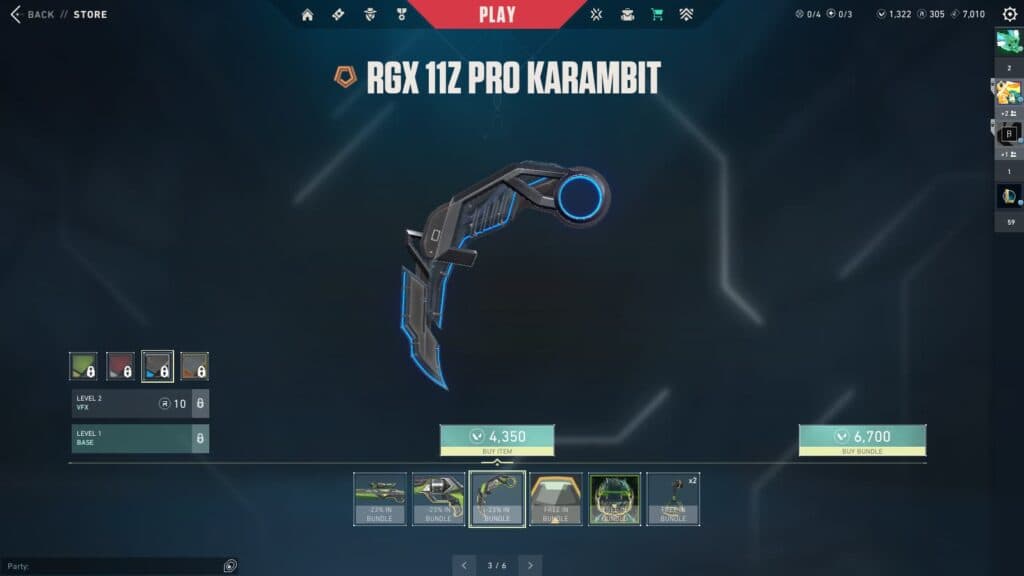The image size is (1024, 576).
Task: Open the collection briefcase icon
Action: pos(627,14)
